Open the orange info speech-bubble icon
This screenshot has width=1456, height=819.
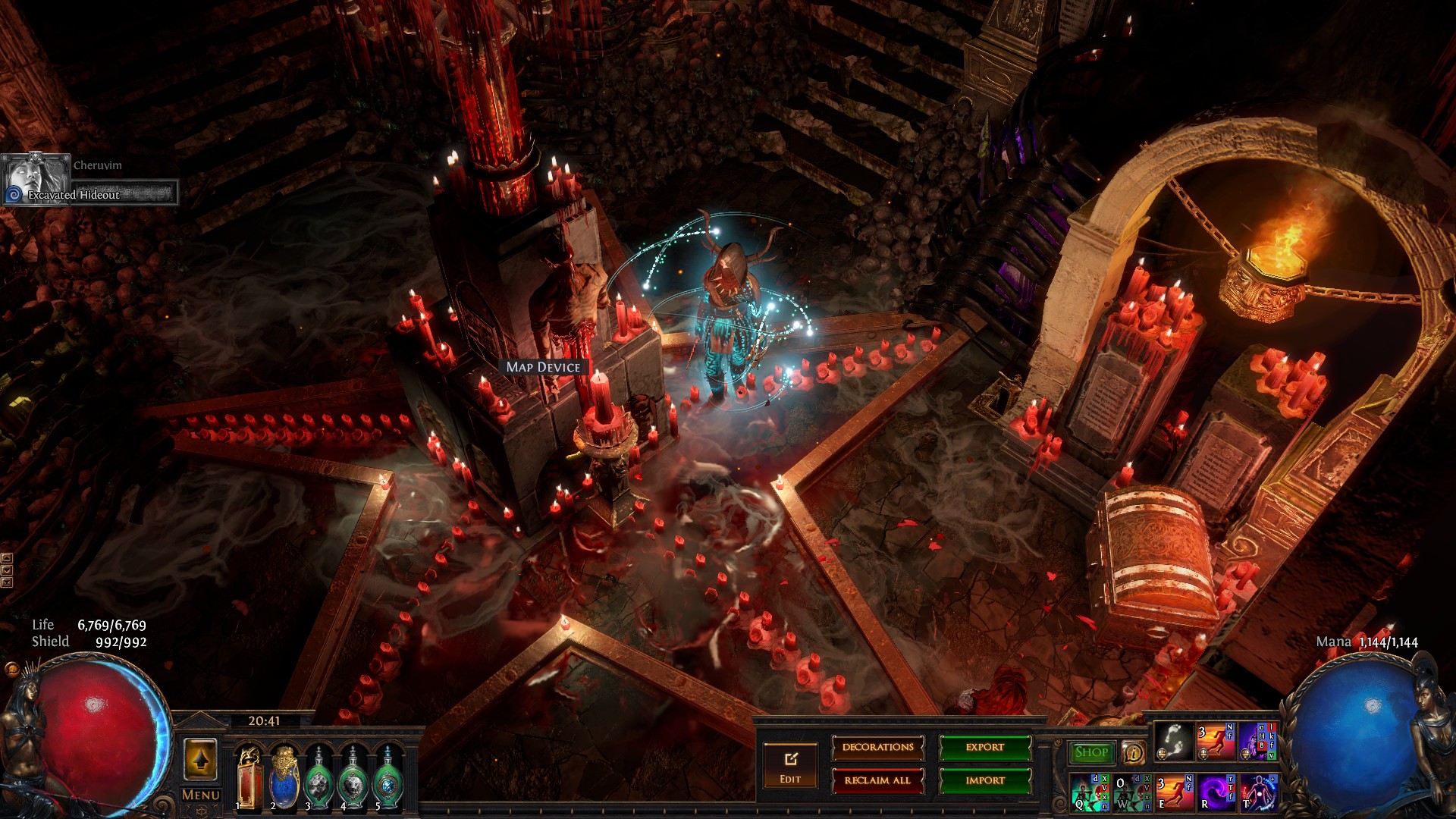tap(1133, 752)
